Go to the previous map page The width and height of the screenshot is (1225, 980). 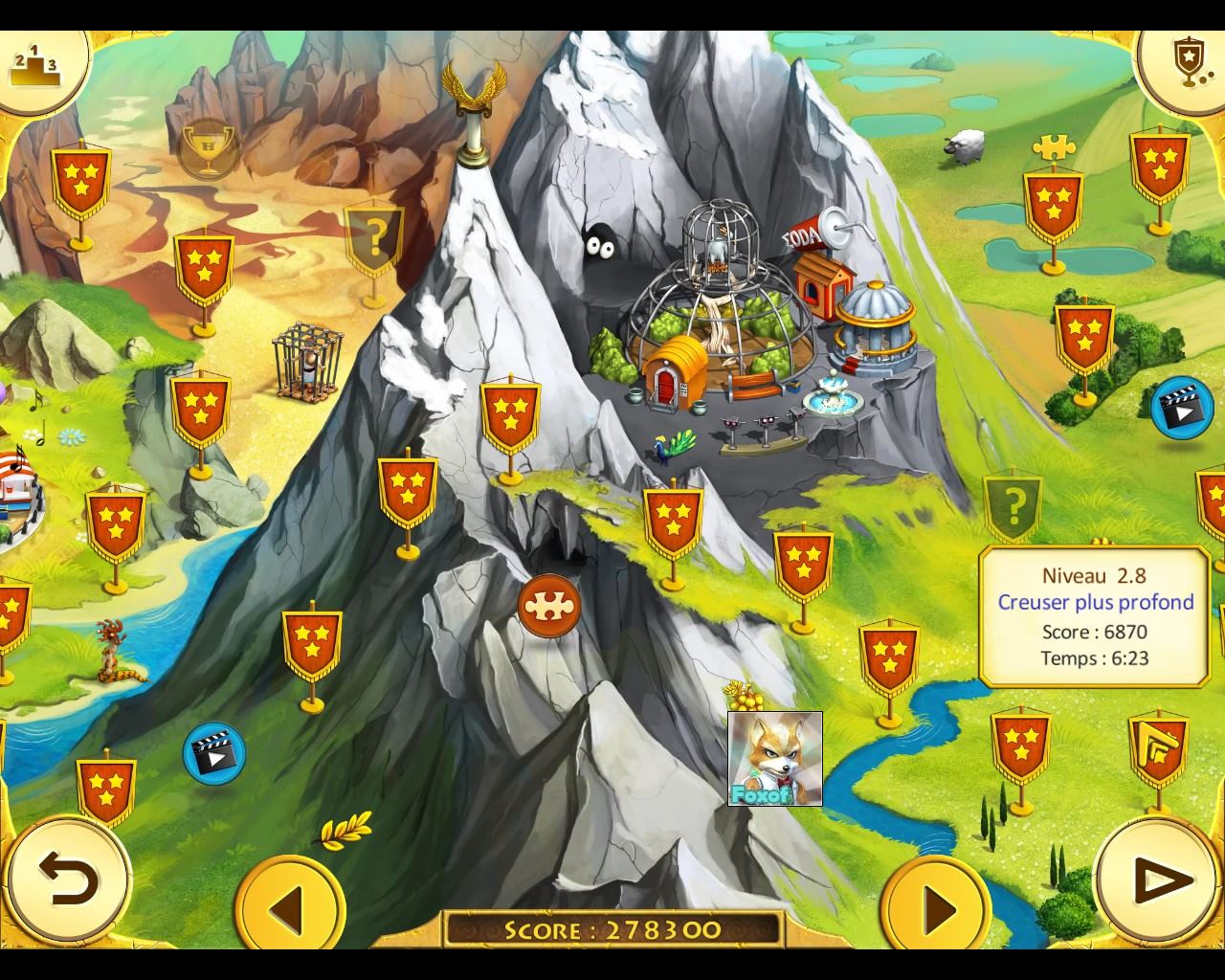289,905
